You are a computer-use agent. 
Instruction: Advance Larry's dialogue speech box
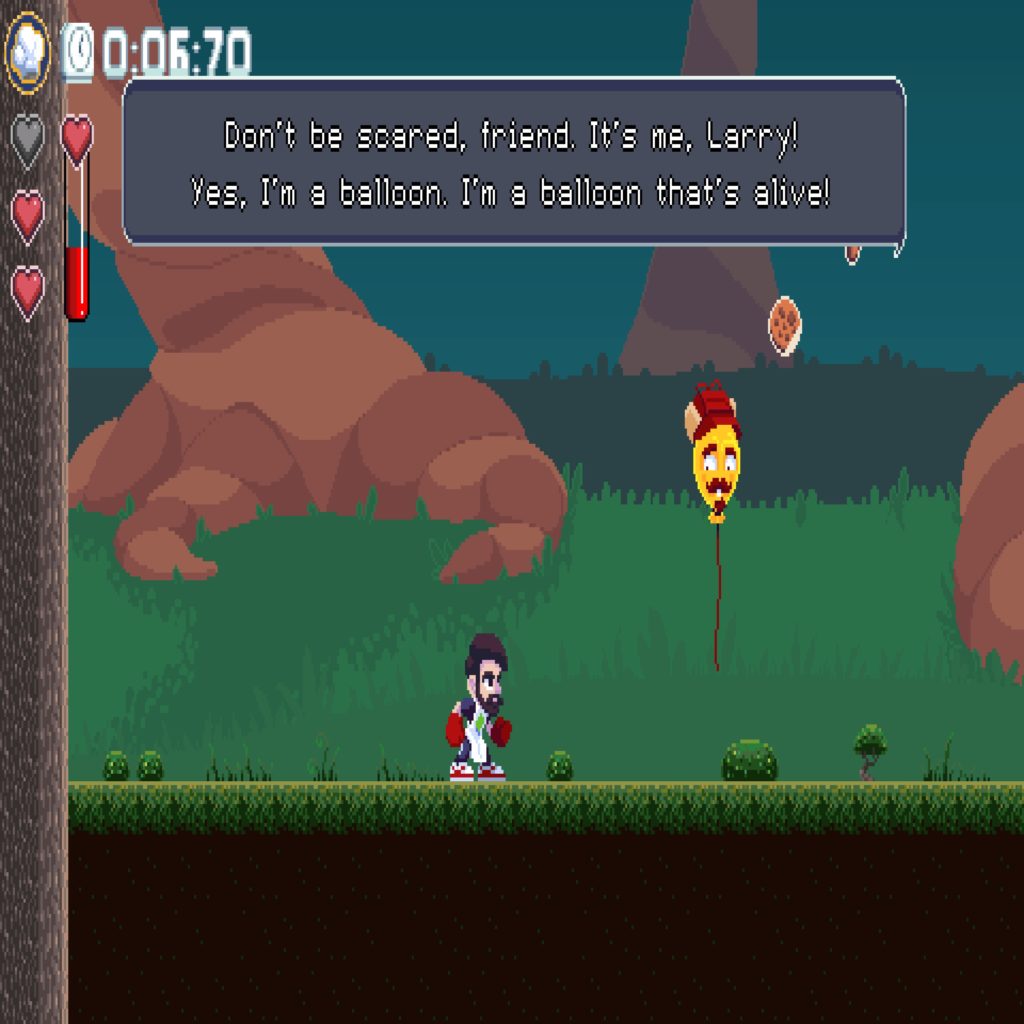pos(513,162)
